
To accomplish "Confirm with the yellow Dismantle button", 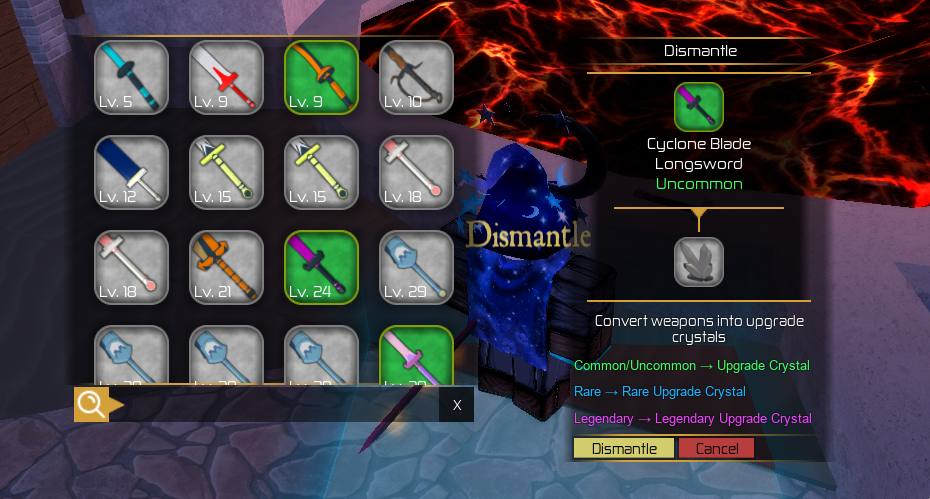I will (624, 449).
